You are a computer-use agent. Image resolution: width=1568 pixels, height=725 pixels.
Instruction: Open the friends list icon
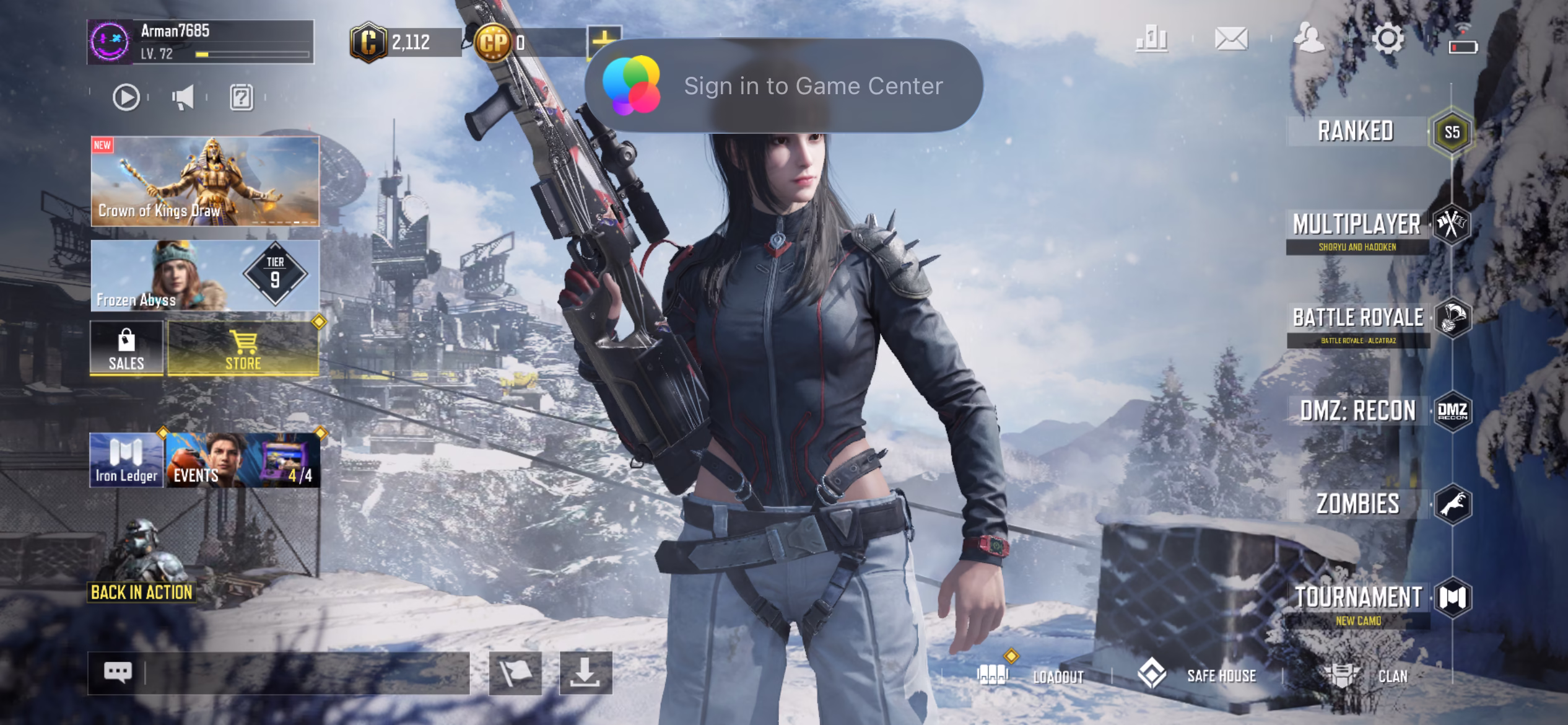[1309, 40]
